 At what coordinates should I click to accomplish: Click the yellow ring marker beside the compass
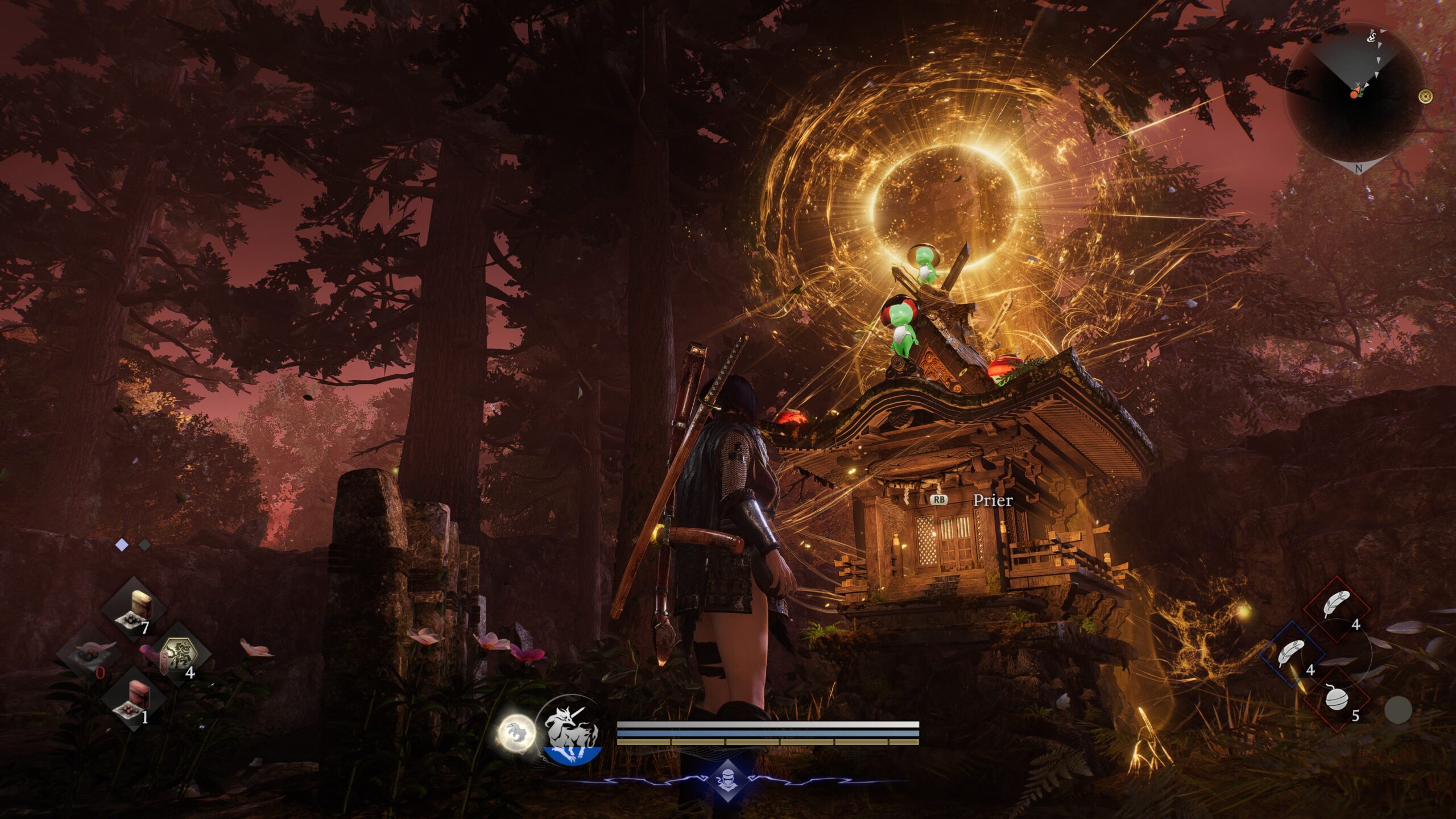(1426, 97)
